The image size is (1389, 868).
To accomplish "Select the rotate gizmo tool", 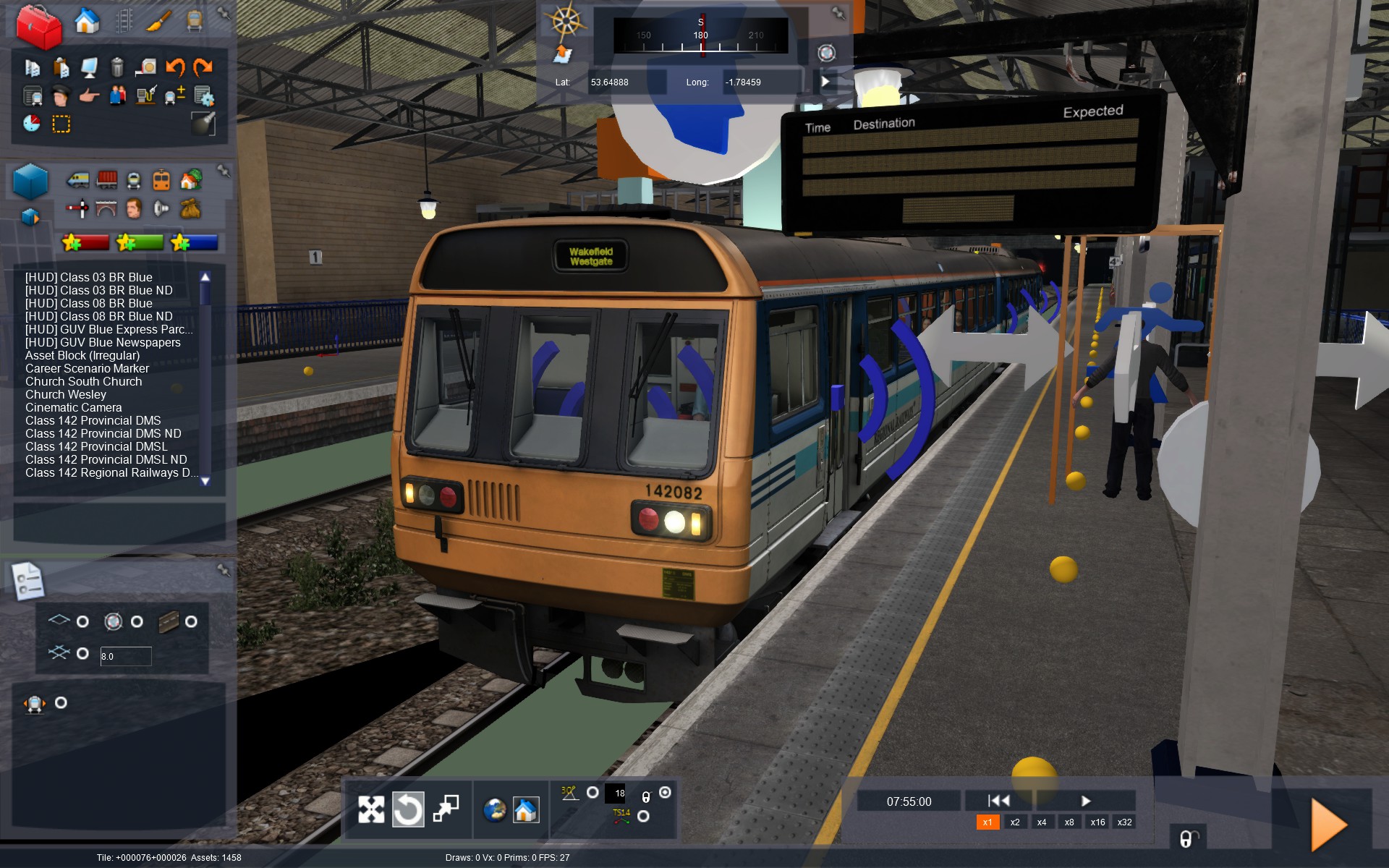I will pyautogui.click(x=409, y=809).
